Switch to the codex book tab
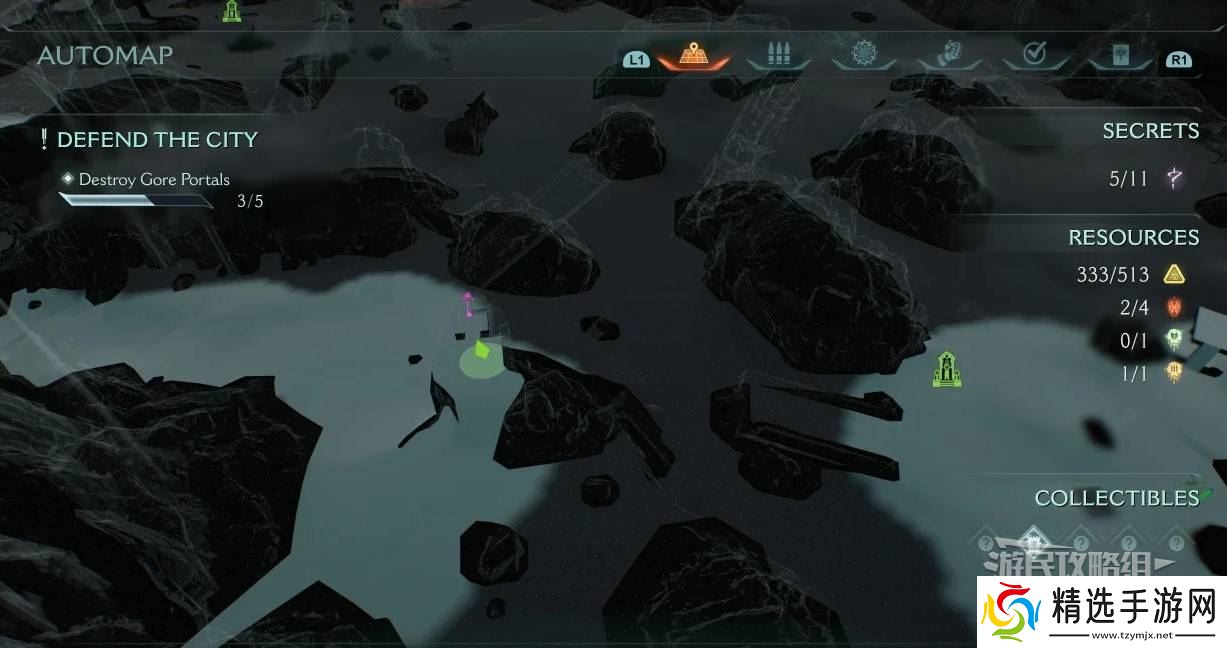The height and width of the screenshot is (648, 1227). click(1119, 54)
